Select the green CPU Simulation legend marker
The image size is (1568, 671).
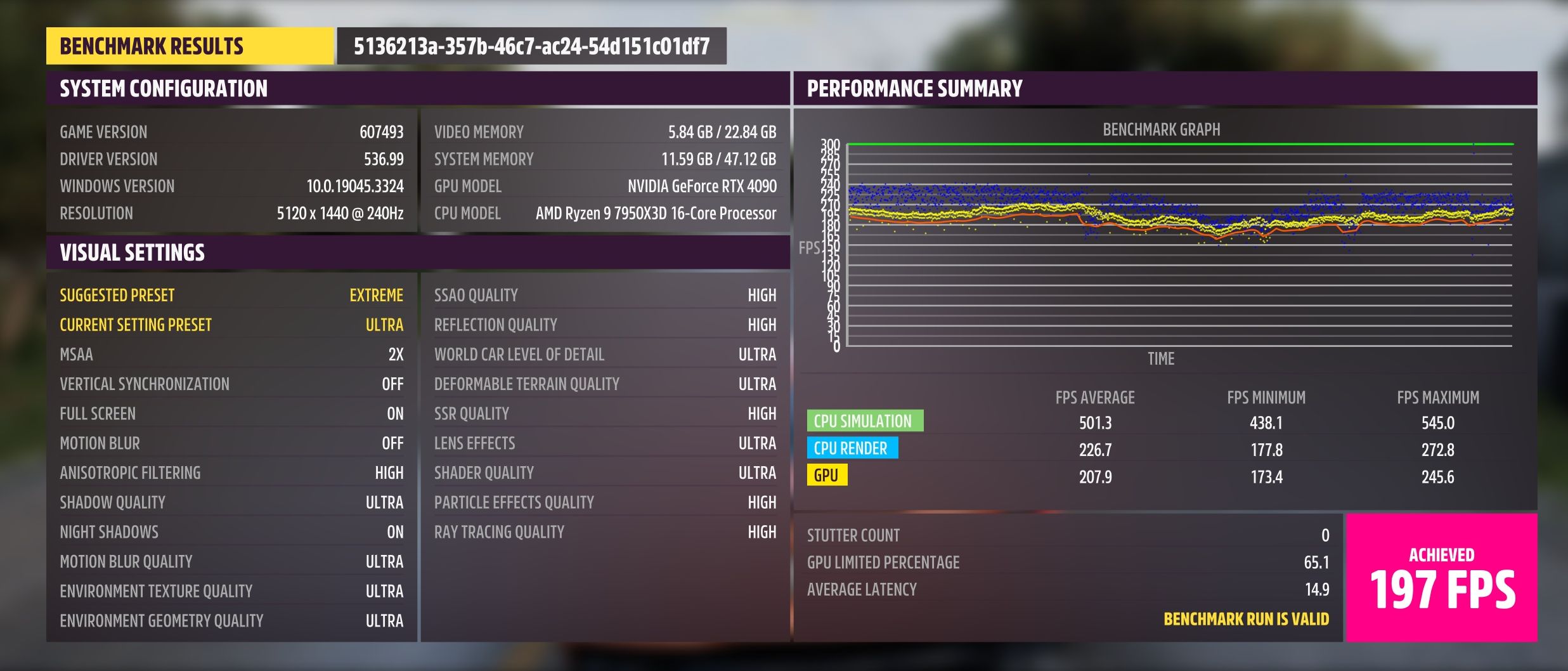point(865,420)
